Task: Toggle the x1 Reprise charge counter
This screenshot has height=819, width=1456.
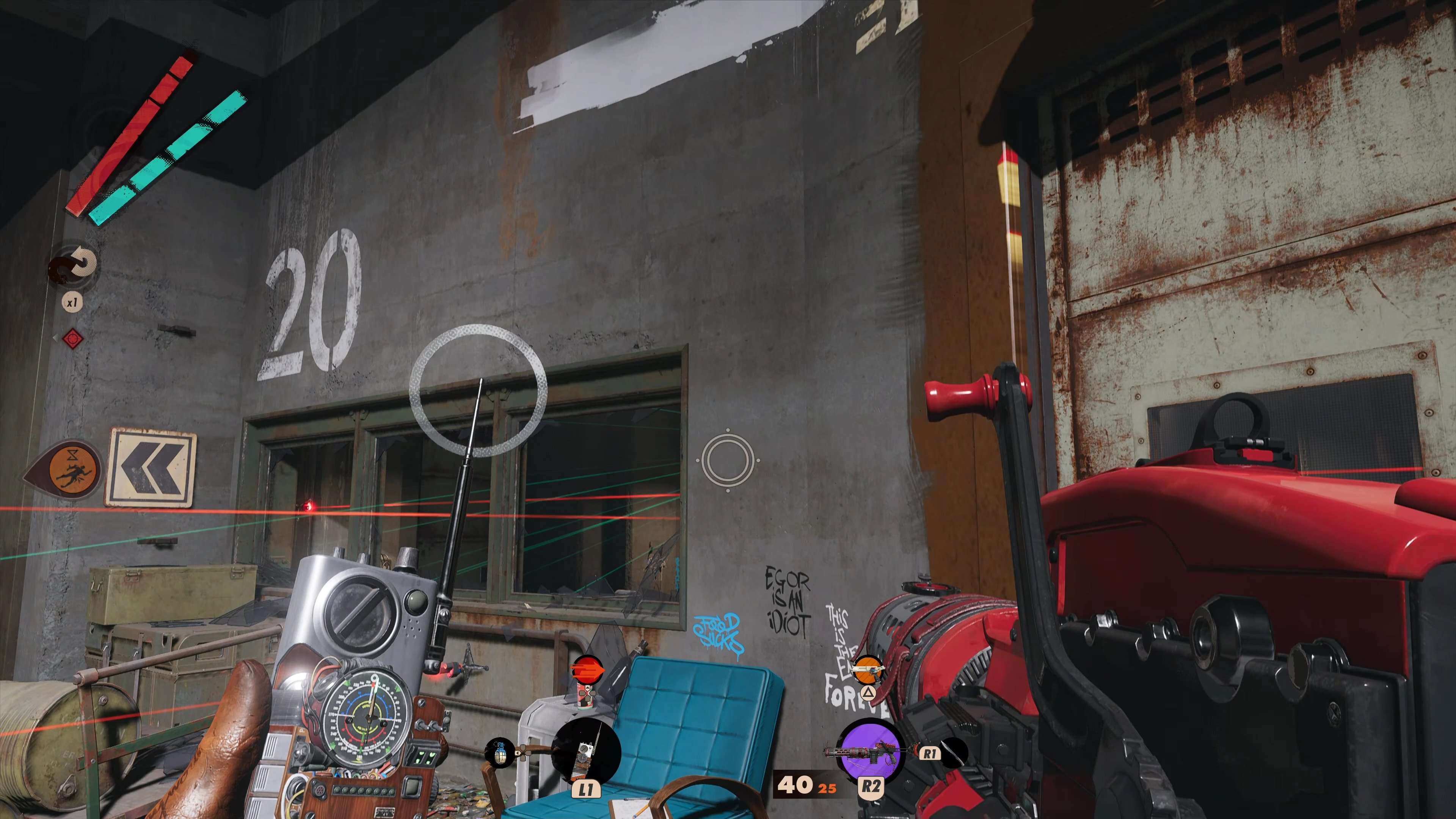Action: click(x=72, y=301)
